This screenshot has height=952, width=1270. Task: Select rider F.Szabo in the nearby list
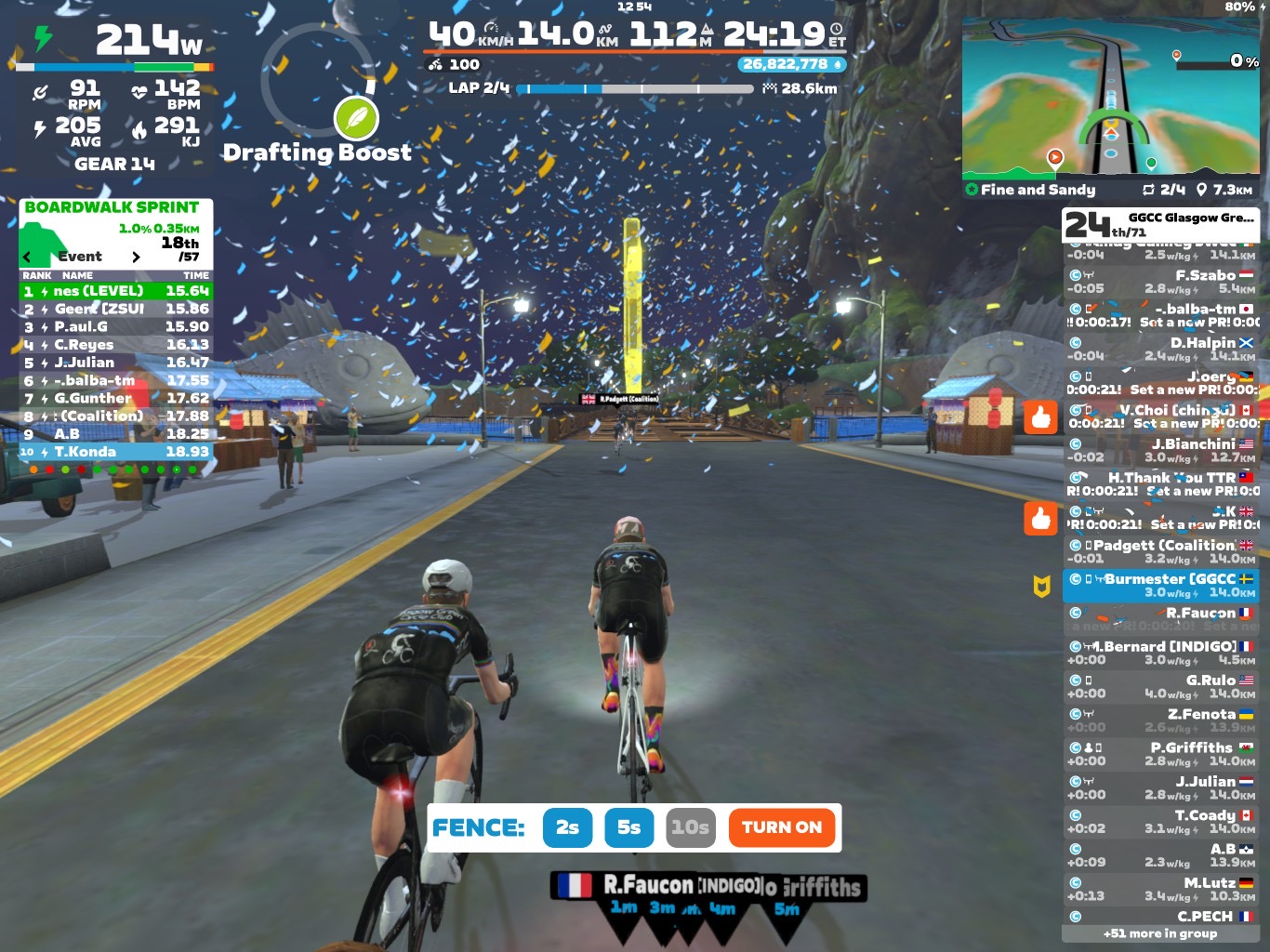tap(1161, 282)
